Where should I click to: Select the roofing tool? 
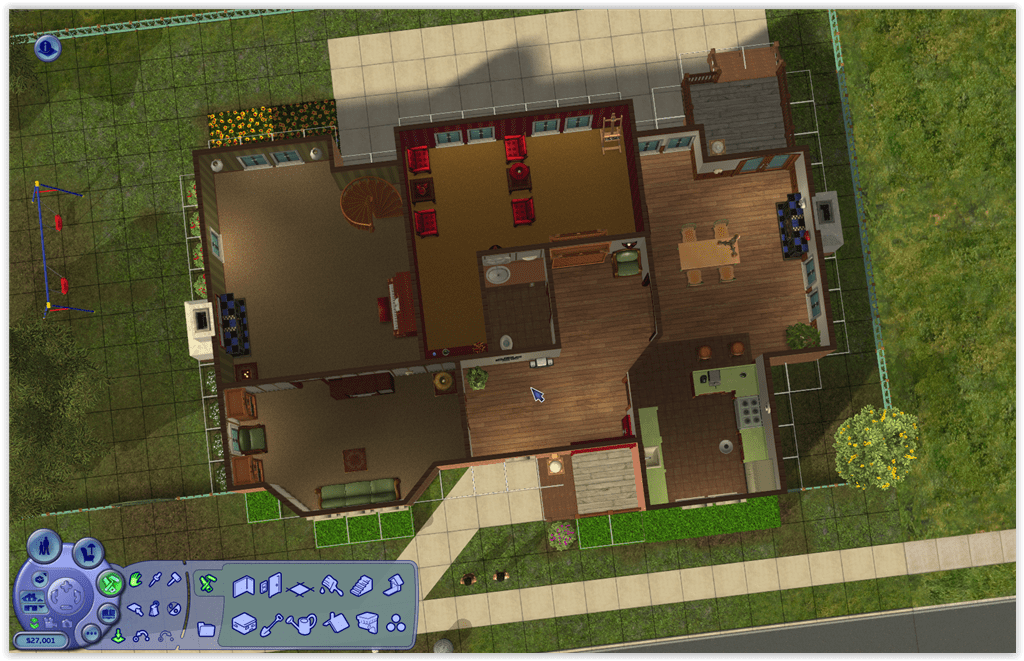pos(336,623)
